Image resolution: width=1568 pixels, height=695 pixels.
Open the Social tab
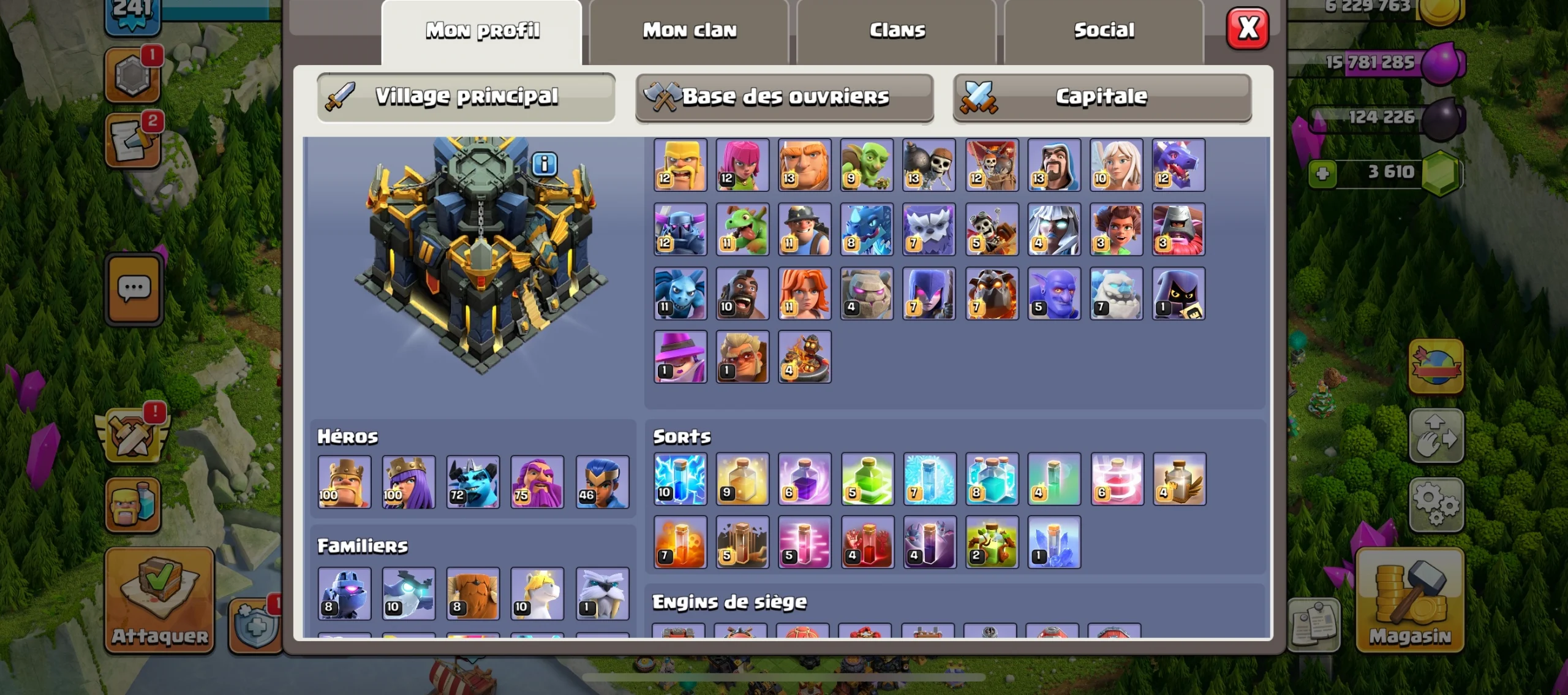point(1104,29)
